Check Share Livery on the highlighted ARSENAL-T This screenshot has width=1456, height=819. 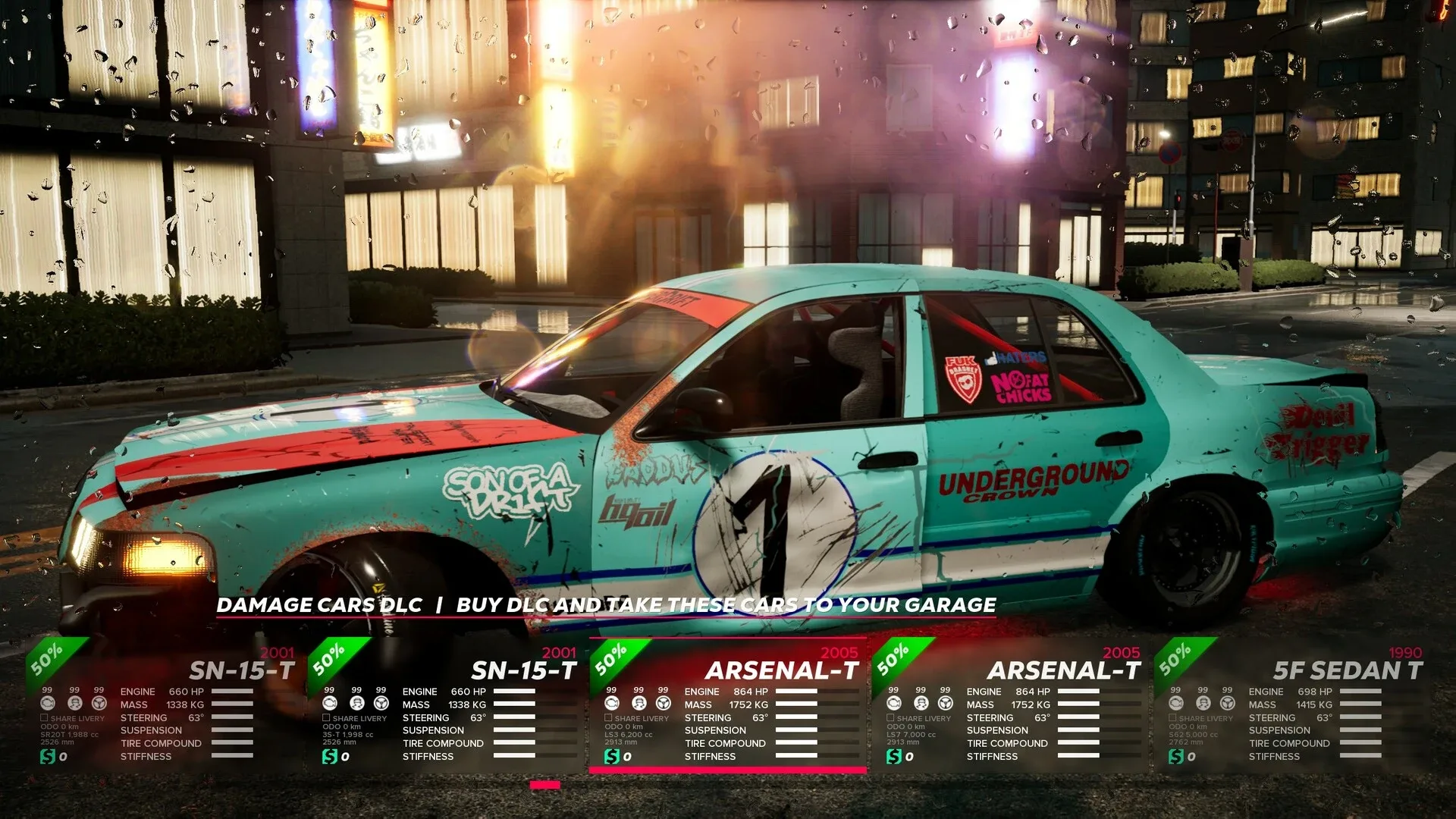[608, 717]
